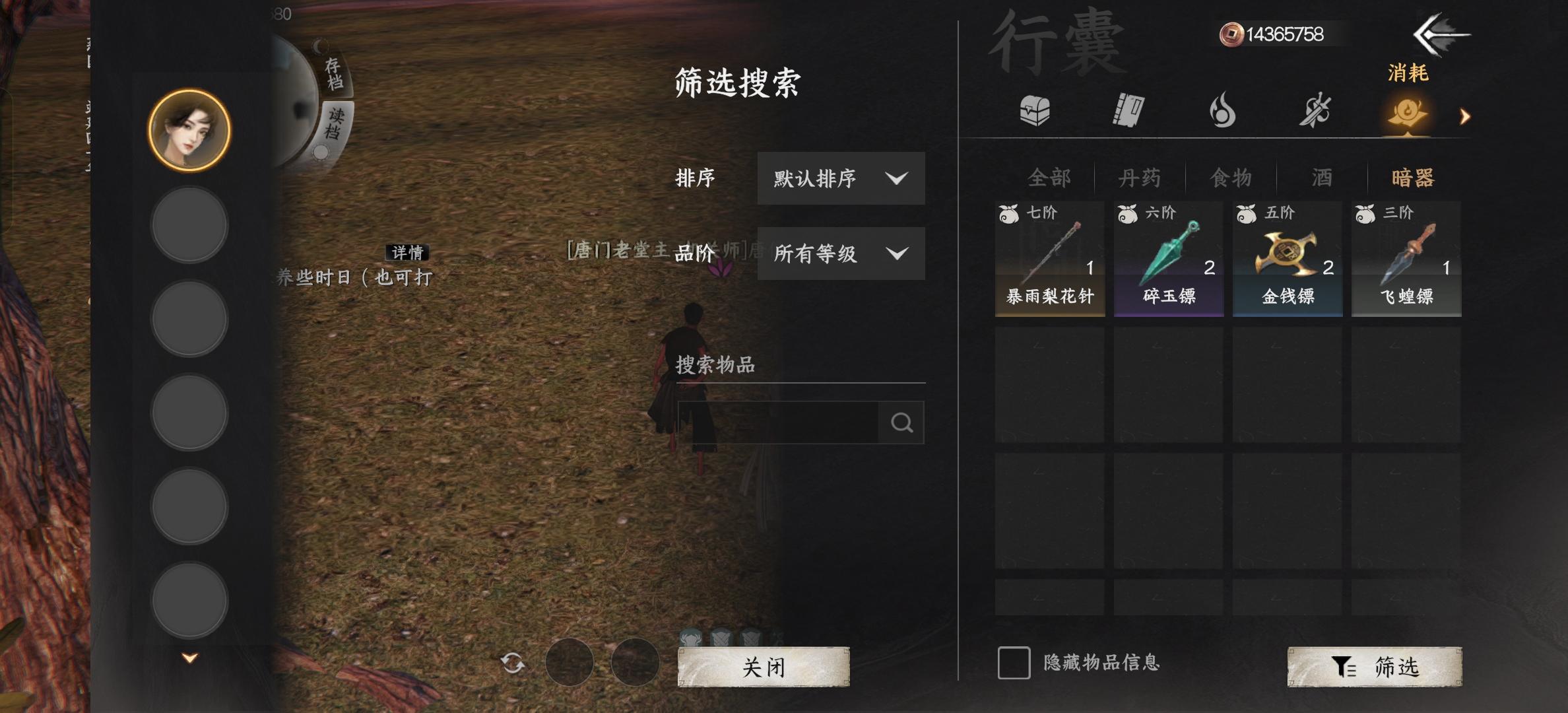Switch to the 全部 tab
Image resolution: width=1568 pixels, height=713 pixels.
(1049, 178)
